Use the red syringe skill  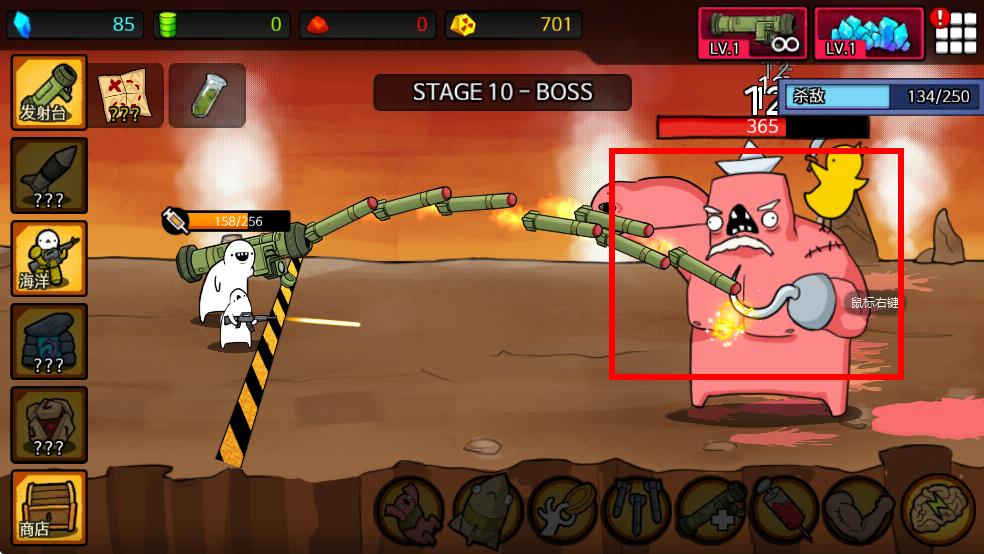coord(786,508)
